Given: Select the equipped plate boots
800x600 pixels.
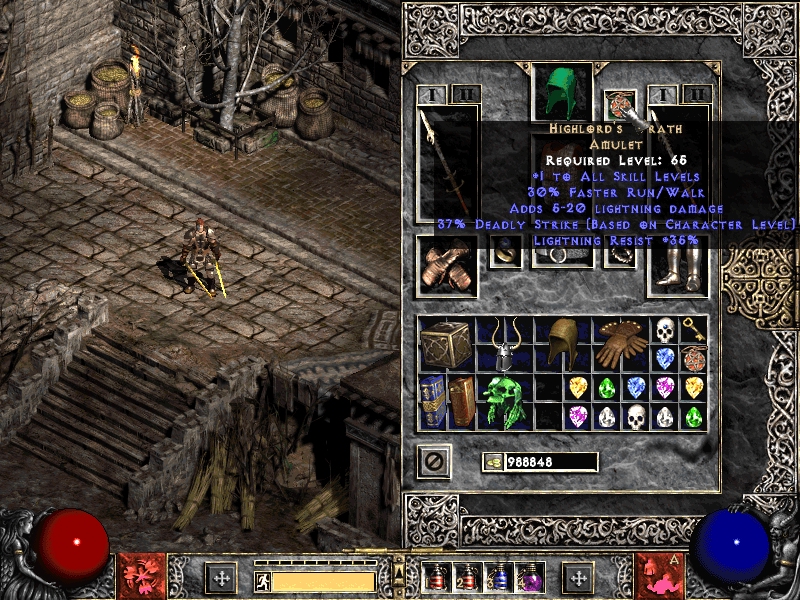Looking at the screenshot, I should (677, 265).
